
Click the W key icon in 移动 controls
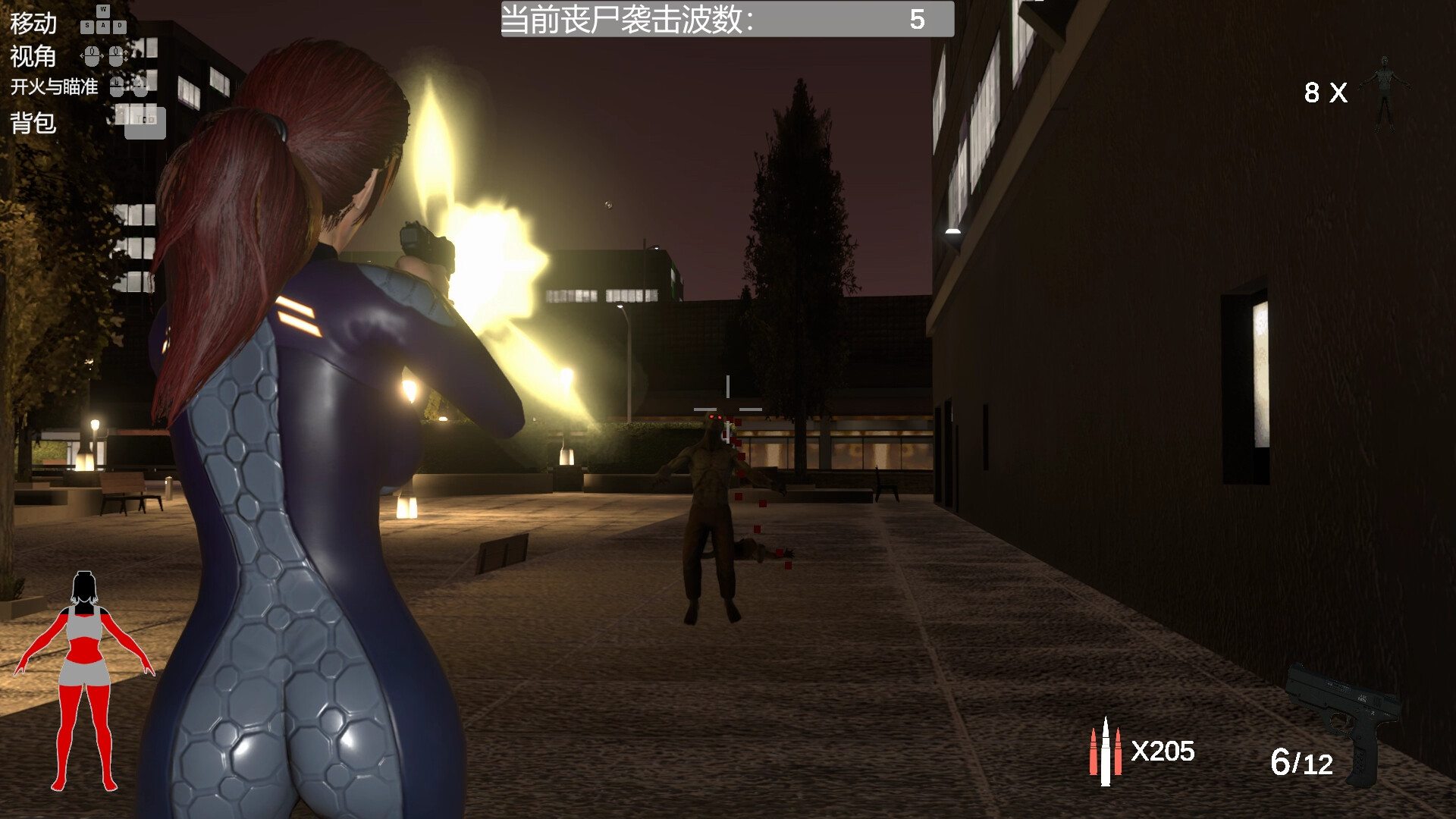(103, 13)
